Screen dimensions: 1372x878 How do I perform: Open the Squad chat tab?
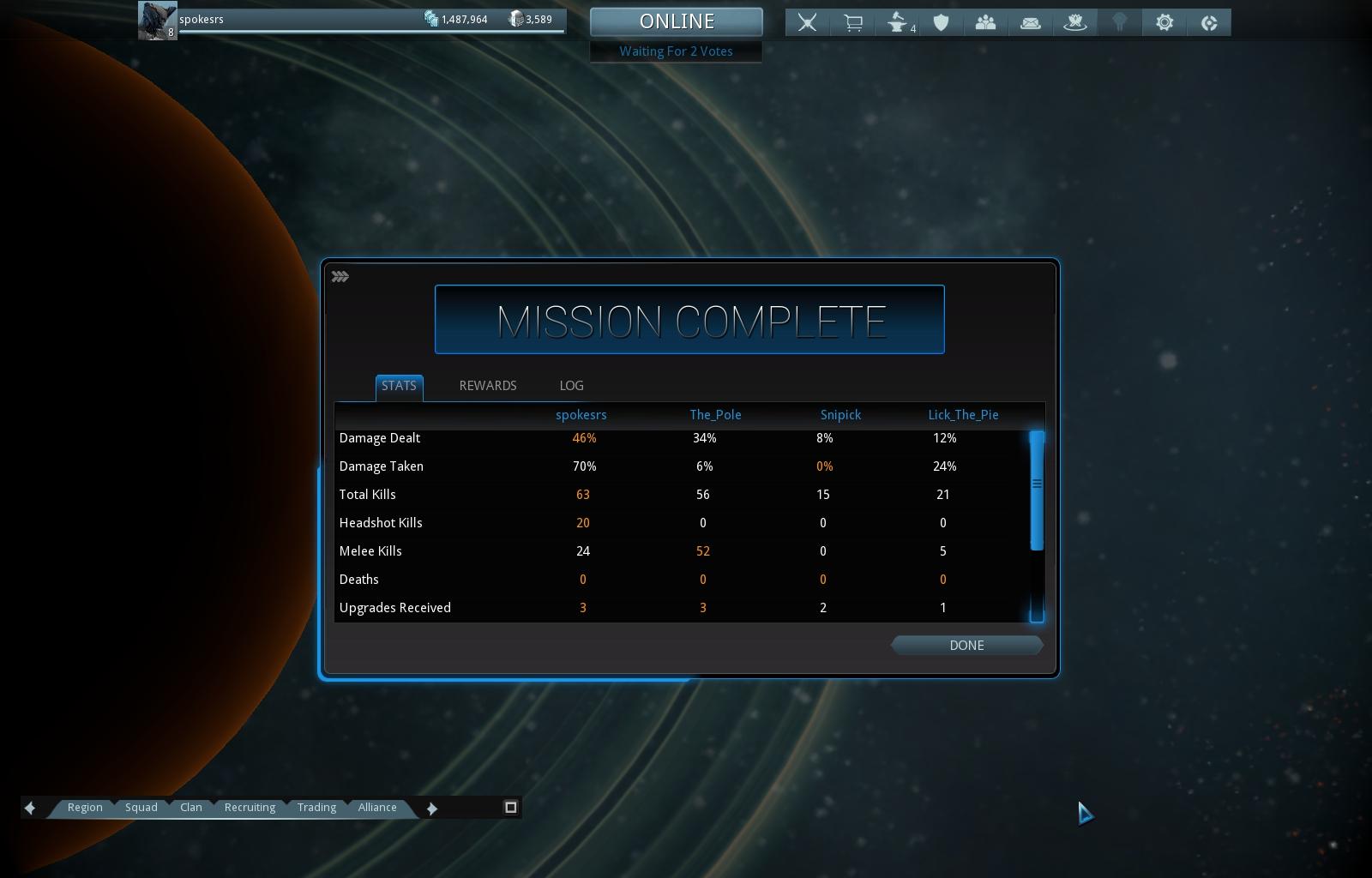pyautogui.click(x=141, y=808)
